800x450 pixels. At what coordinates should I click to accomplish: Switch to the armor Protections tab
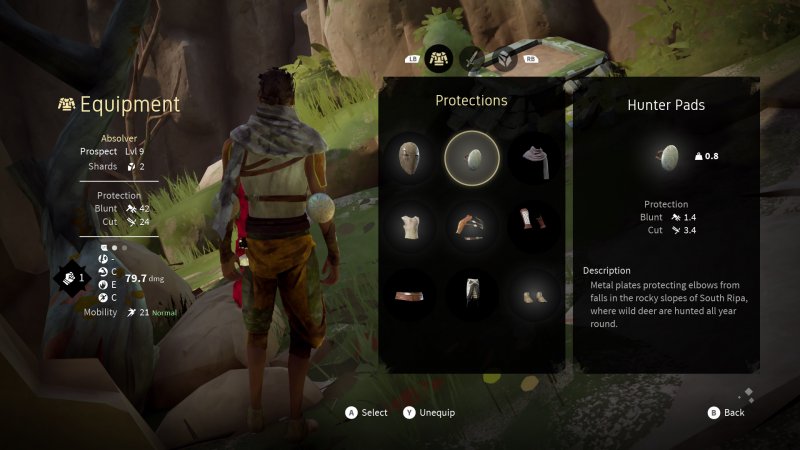[438, 59]
